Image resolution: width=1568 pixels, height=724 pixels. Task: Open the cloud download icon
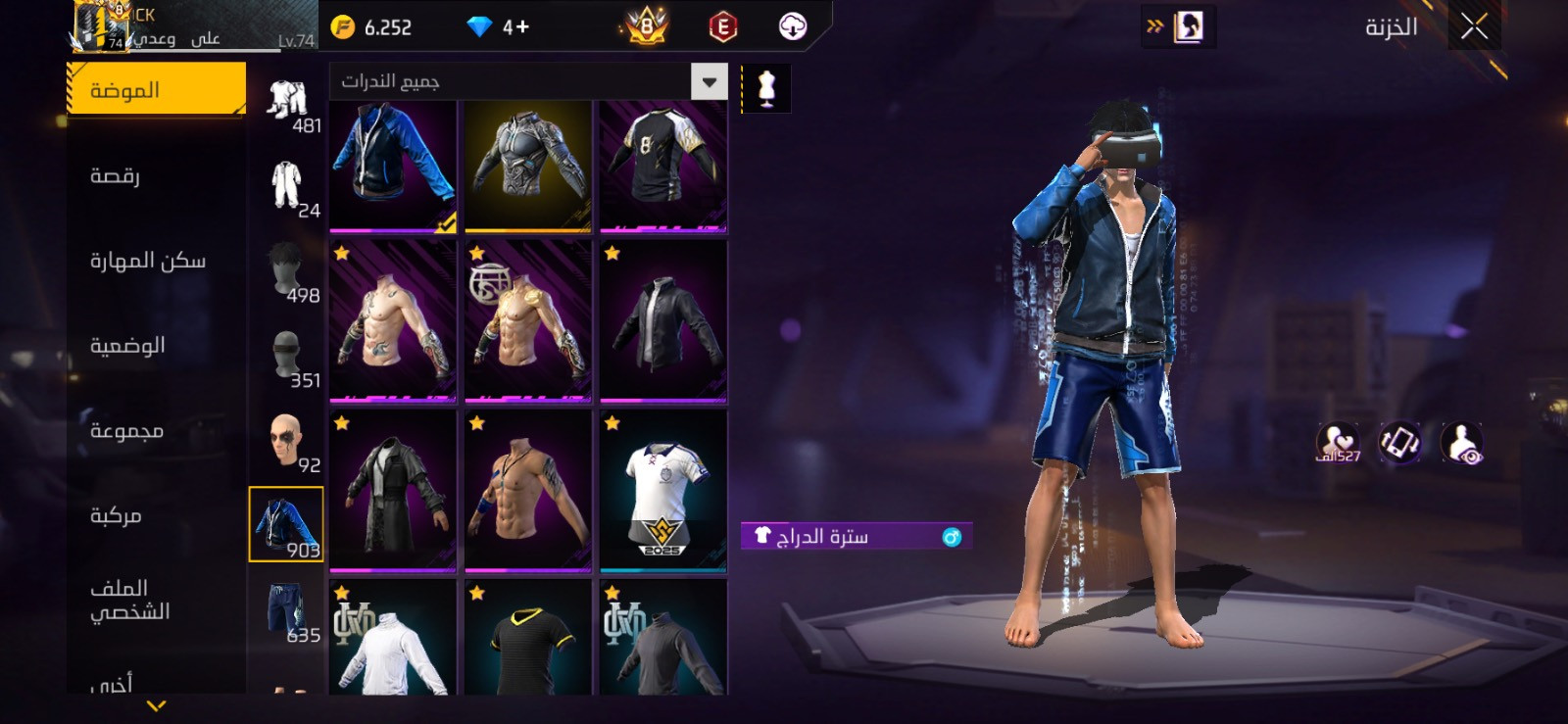pyautogui.click(x=792, y=26)
